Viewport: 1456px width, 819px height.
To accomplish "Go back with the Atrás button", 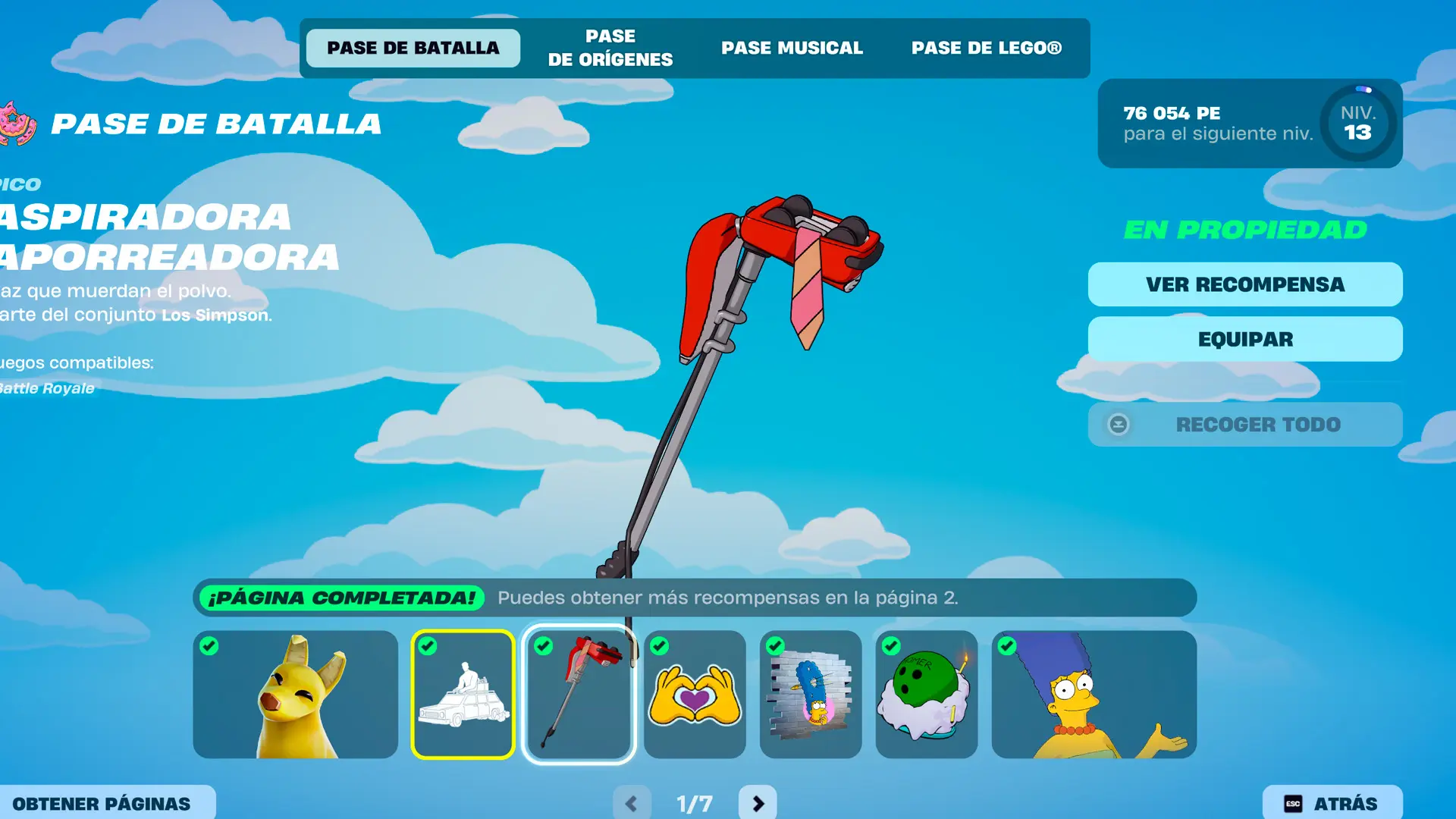I will point(1332,803).
